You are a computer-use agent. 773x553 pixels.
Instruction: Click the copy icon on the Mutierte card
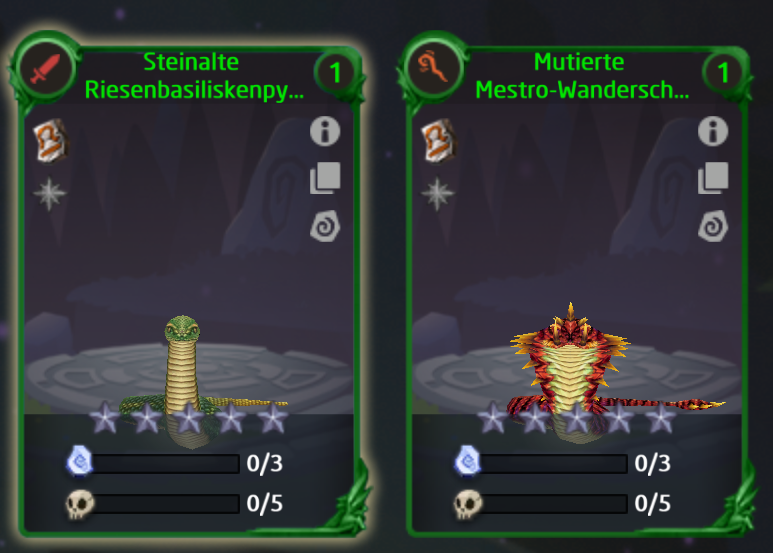(x=713, y=179)
